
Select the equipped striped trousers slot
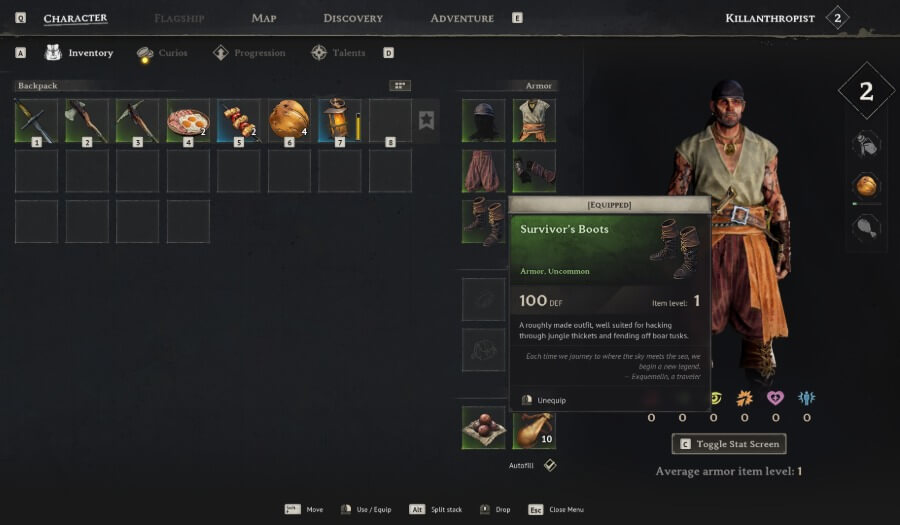click(x=483, y=171)
